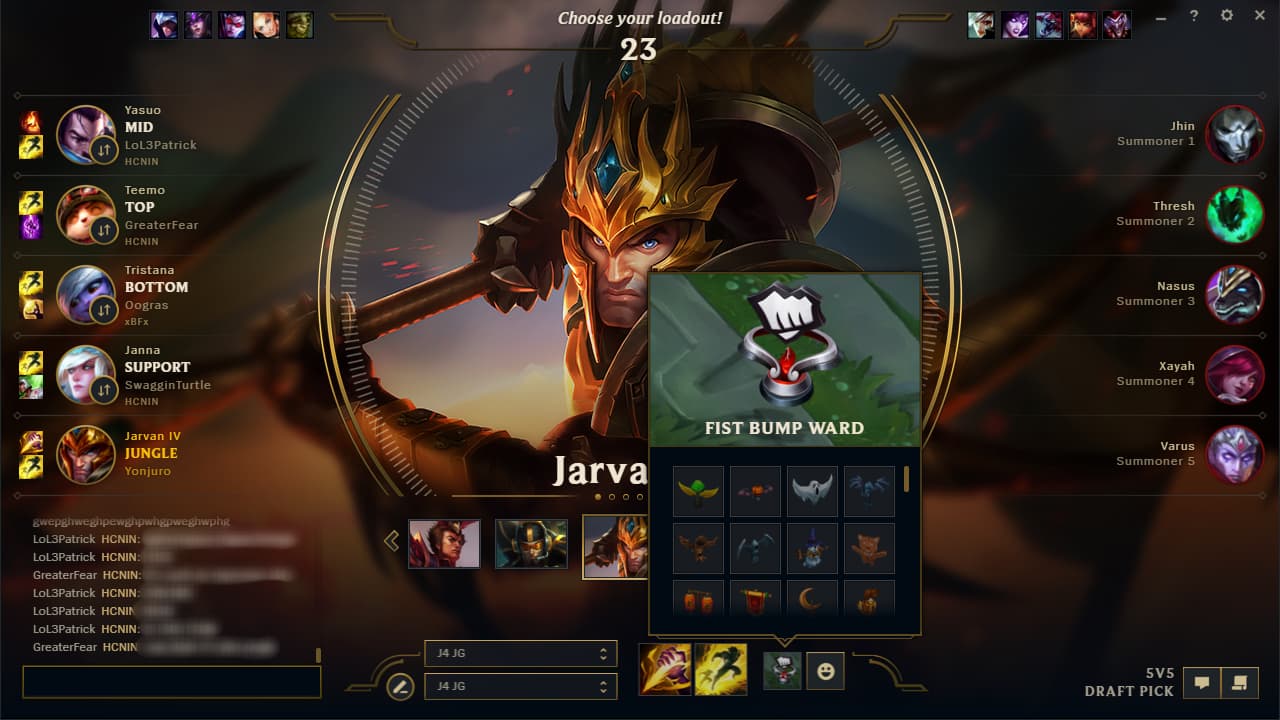Screen dimensions: 1280x720
Task: Click the Fist Bump ward skin selector icon
Action: [x=781, y=670]
